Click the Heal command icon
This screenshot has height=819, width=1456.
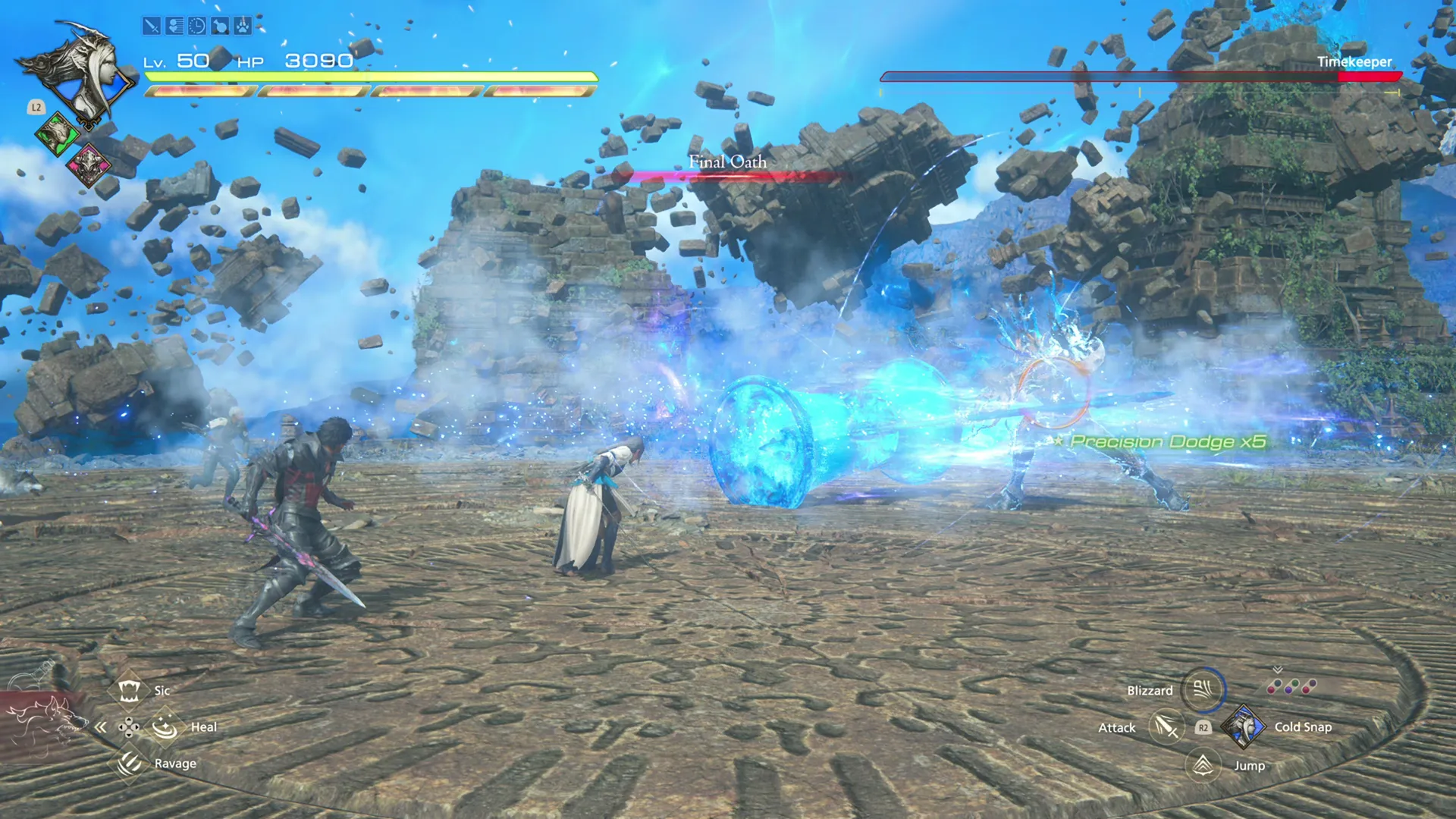(164, 726)
